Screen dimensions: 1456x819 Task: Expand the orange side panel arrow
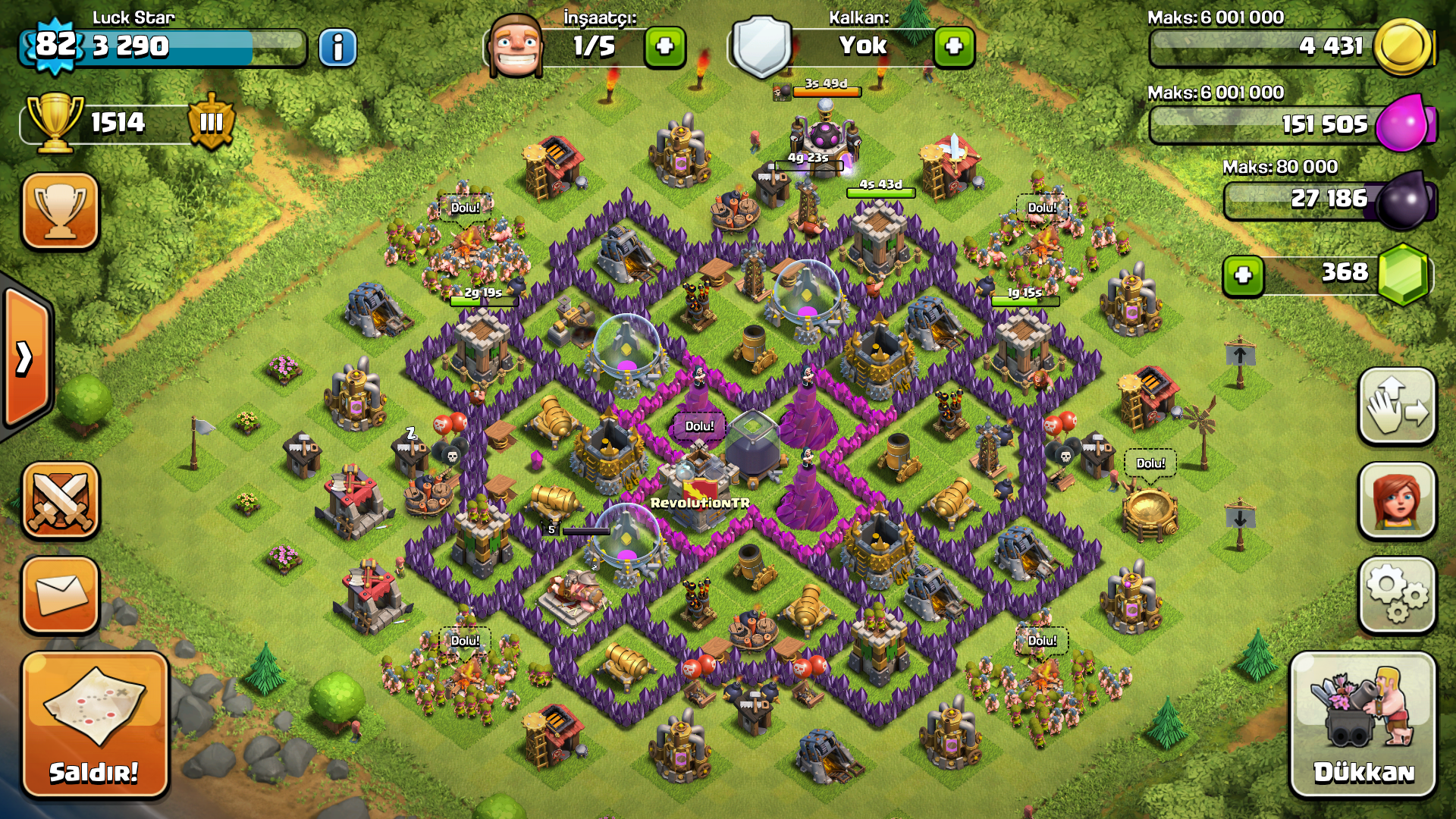coord(23,356)
